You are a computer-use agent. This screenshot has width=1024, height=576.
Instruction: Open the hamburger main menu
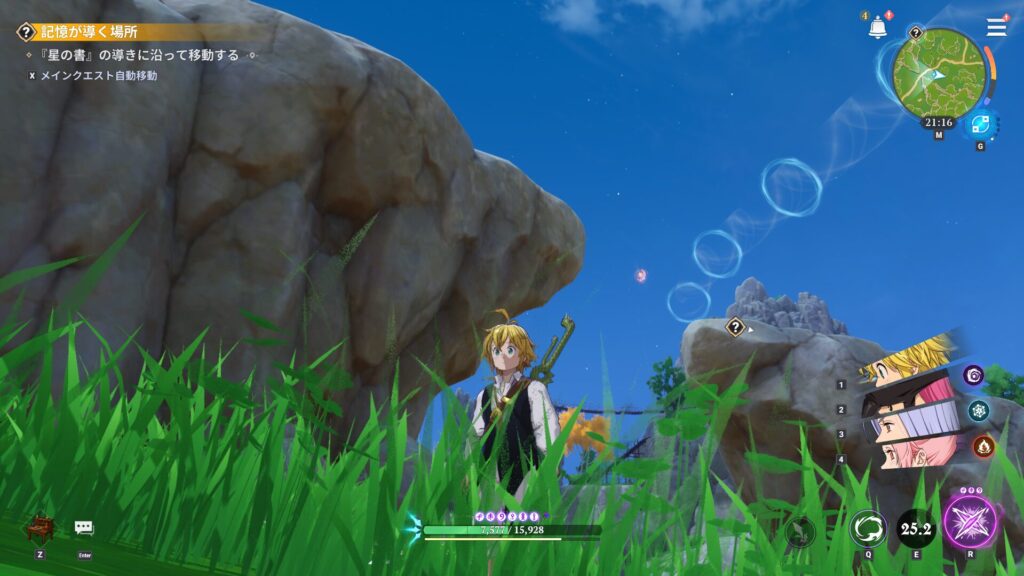tap(996, 28)
